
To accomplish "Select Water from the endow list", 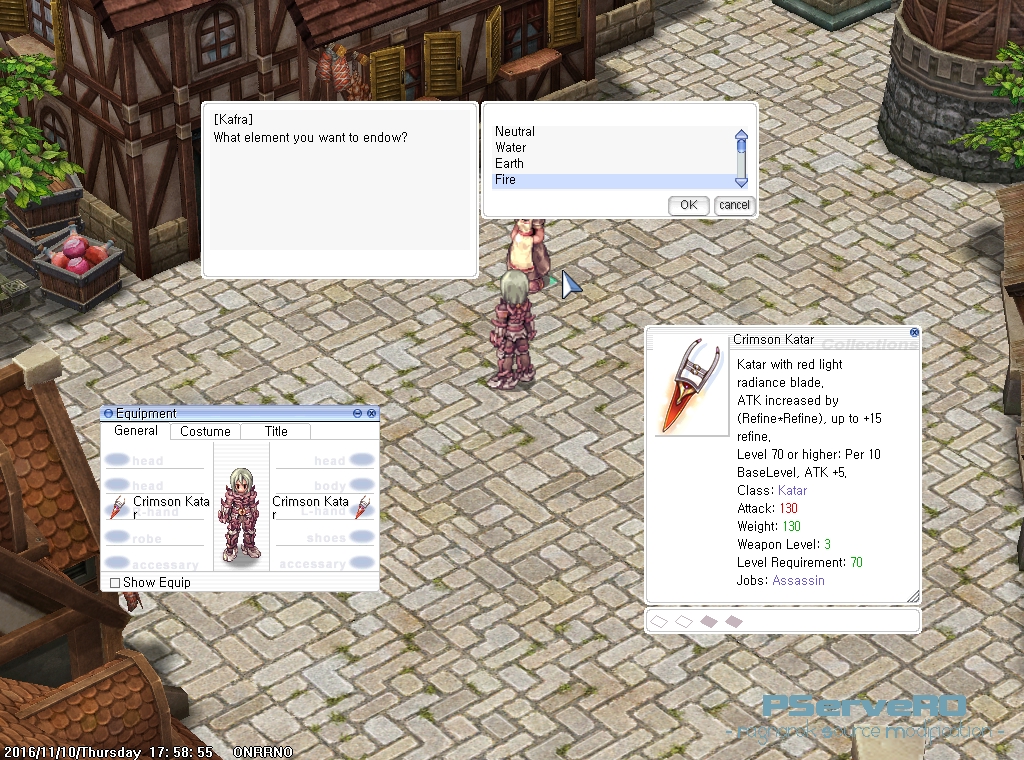I will (x=511, y=148).
